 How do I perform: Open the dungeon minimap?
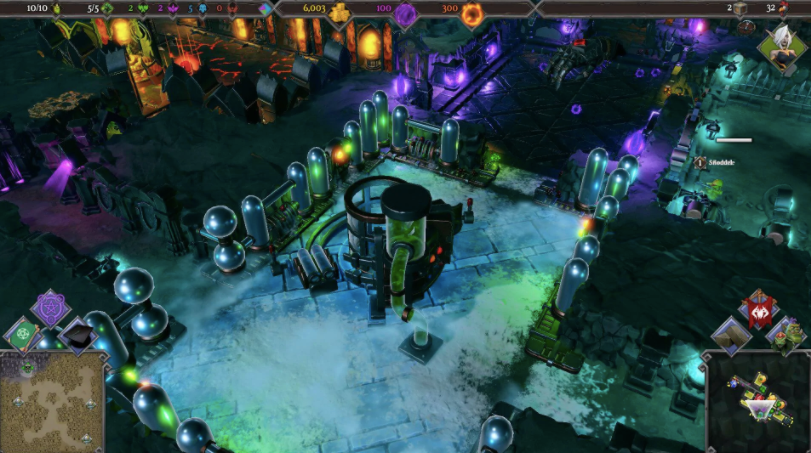(x=757, y=402)
